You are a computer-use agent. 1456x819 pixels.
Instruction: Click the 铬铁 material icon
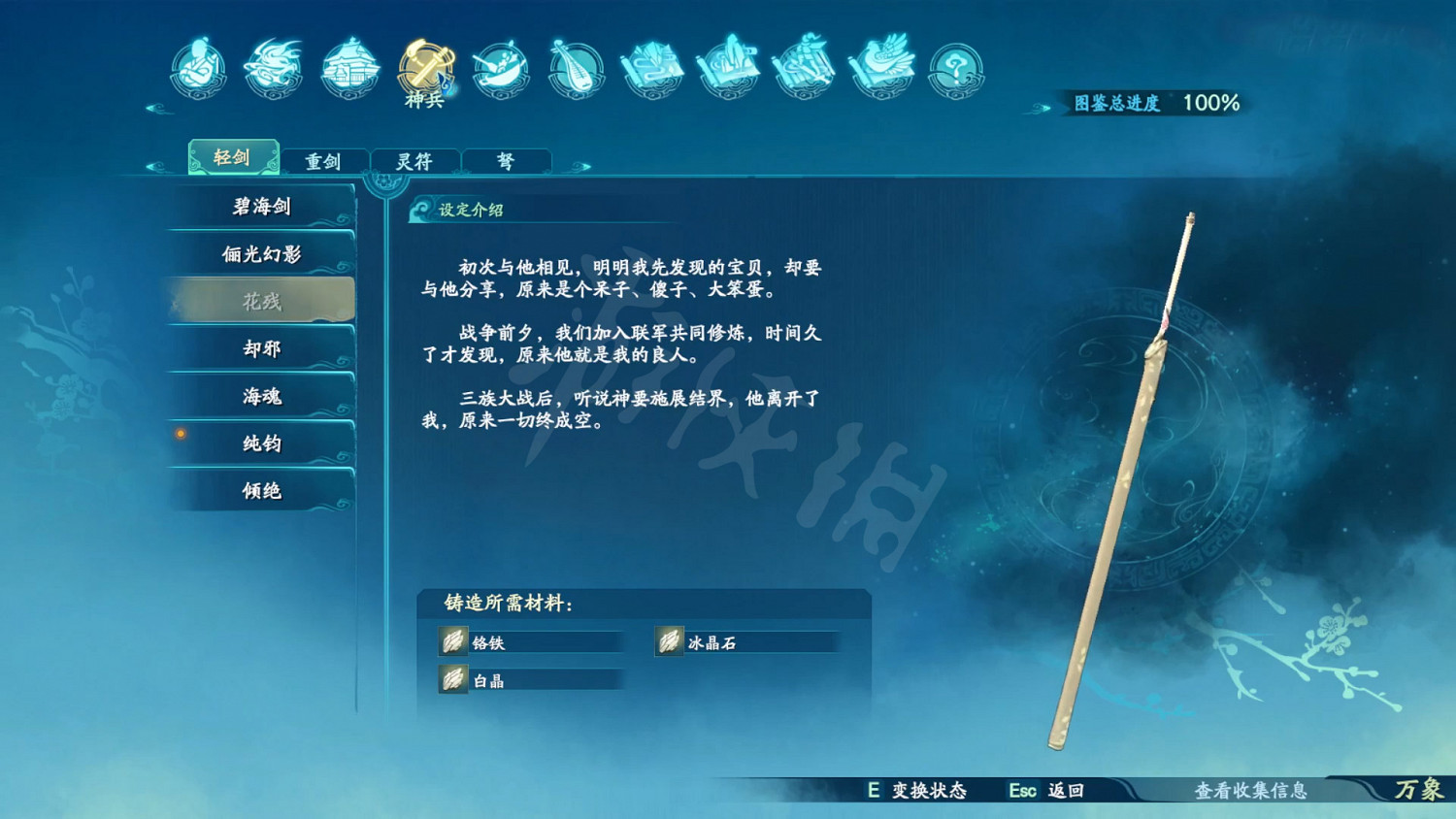pos(452,641)
